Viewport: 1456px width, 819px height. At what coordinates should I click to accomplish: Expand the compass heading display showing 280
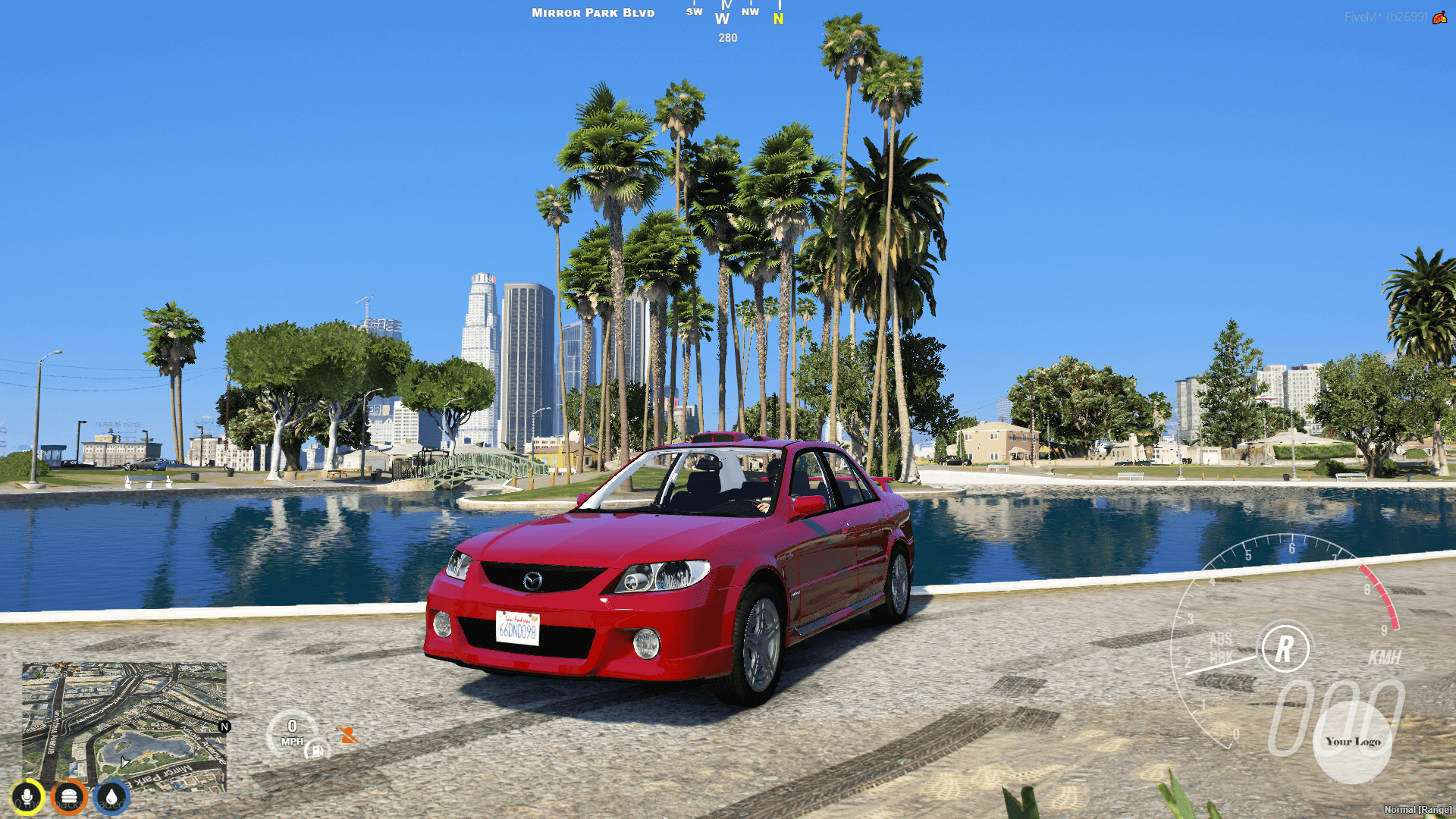click(726, 37)
